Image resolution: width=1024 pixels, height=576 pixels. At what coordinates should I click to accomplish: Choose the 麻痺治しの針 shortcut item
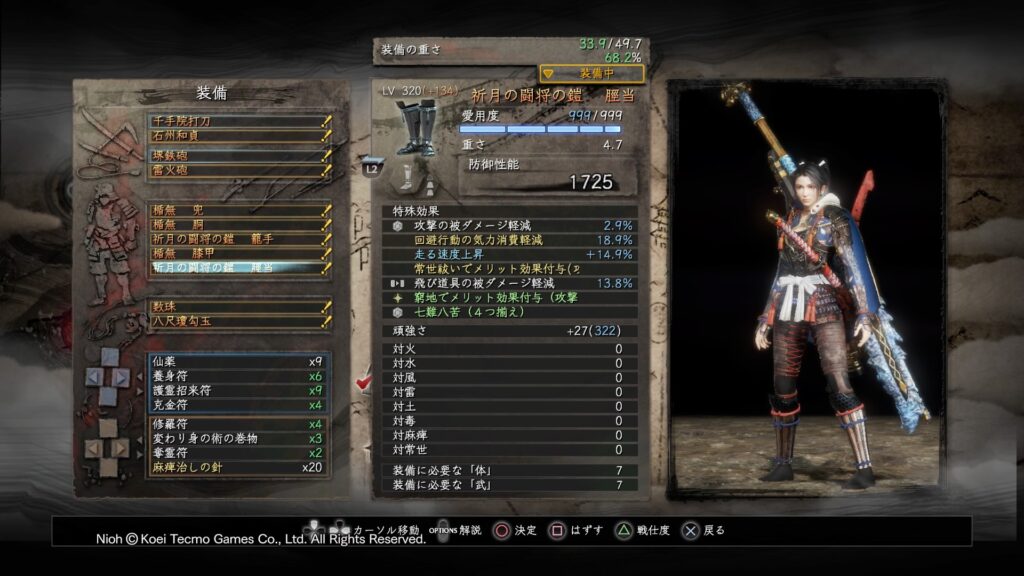238,467
